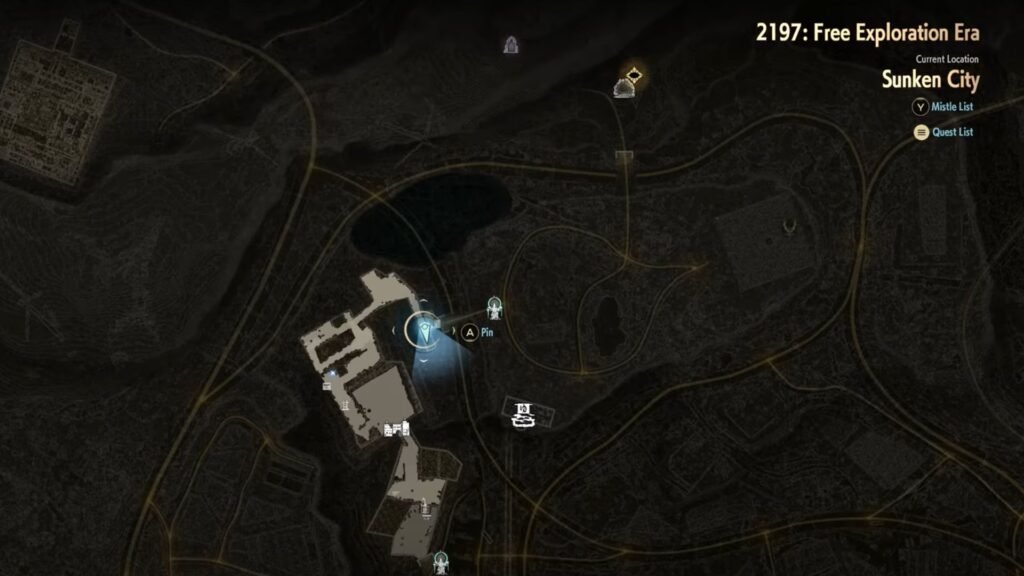Viewport: 1024px width, 576px height.
Task: Click the faint arch-shaped marker
Action: pos(512,44)
